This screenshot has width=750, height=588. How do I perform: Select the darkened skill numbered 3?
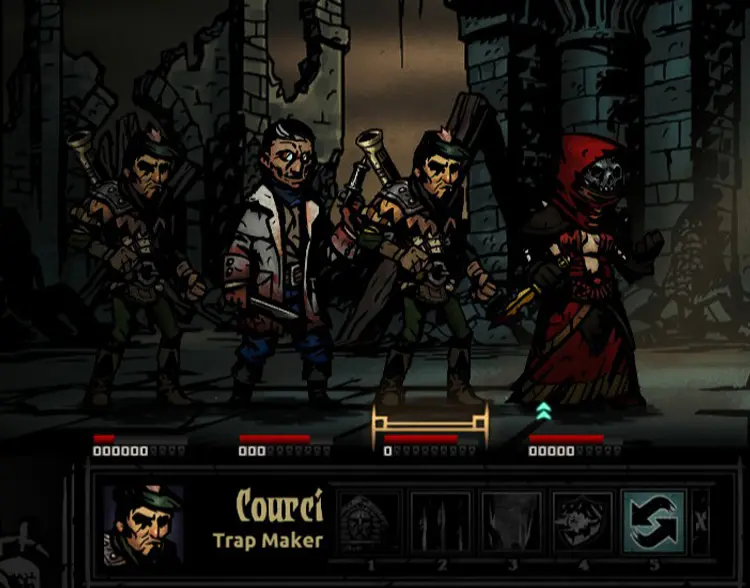[511, 522]
